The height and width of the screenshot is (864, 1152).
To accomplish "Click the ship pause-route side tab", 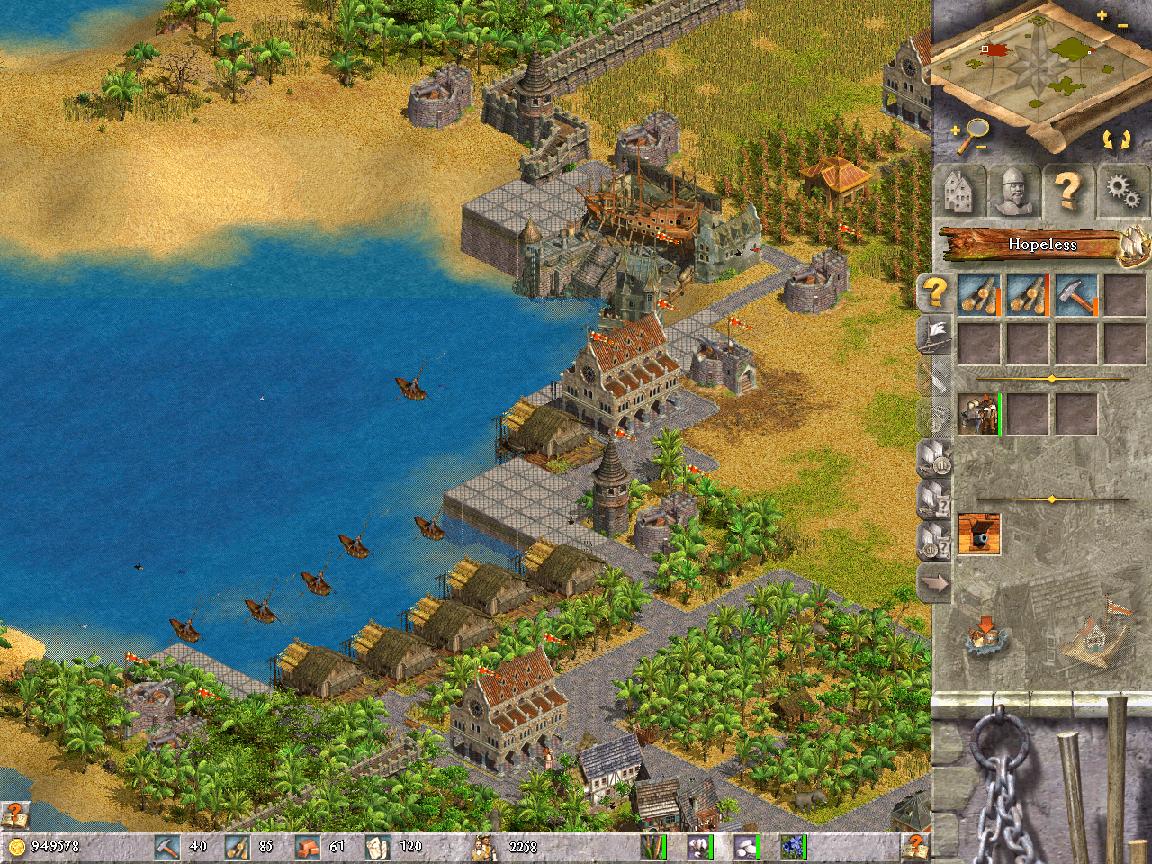I will click(934, 459).
